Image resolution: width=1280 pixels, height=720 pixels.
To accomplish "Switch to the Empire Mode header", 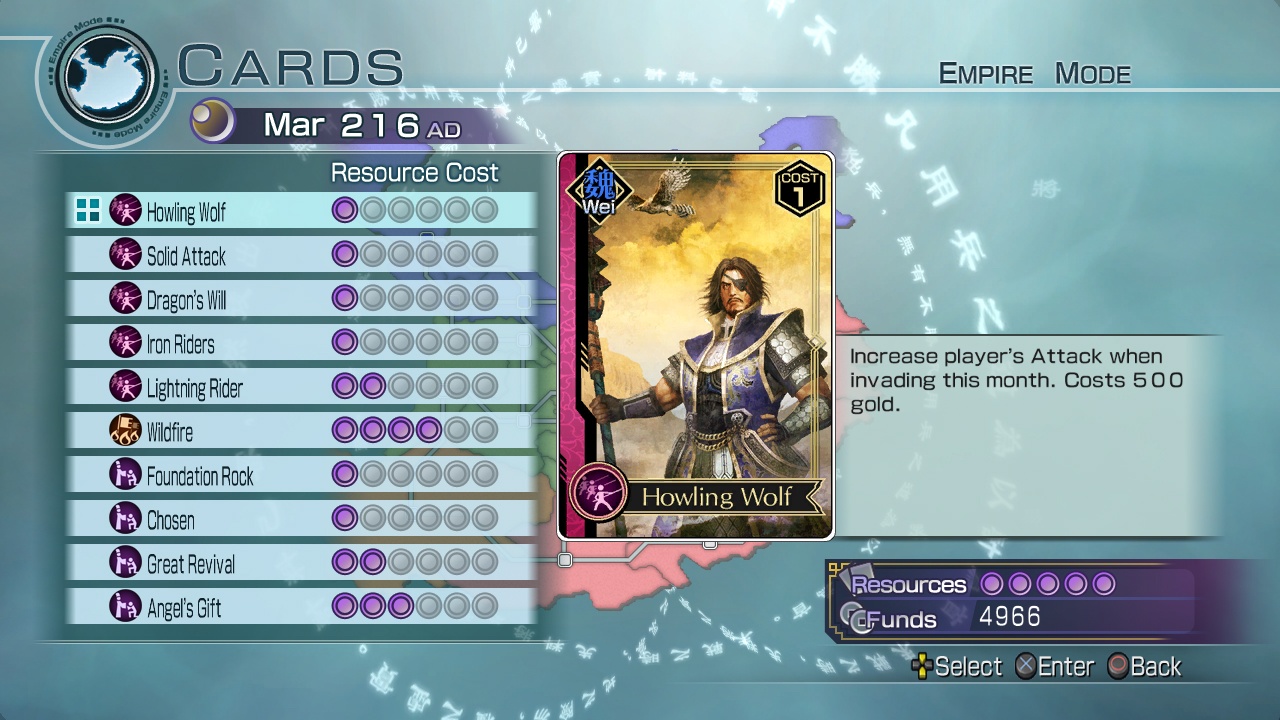I will coord(1033,73).
